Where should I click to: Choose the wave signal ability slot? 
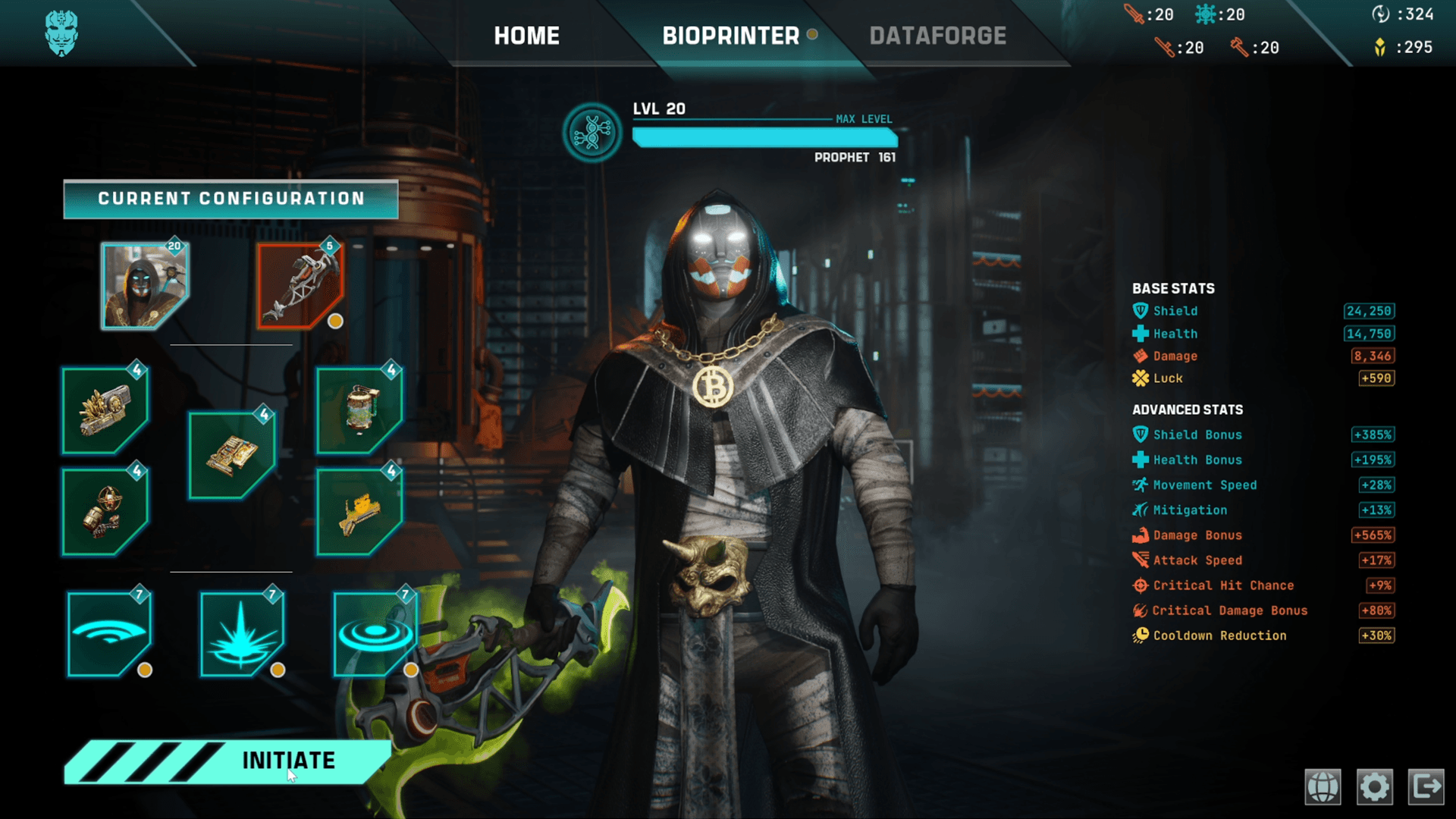pos(109,633)
